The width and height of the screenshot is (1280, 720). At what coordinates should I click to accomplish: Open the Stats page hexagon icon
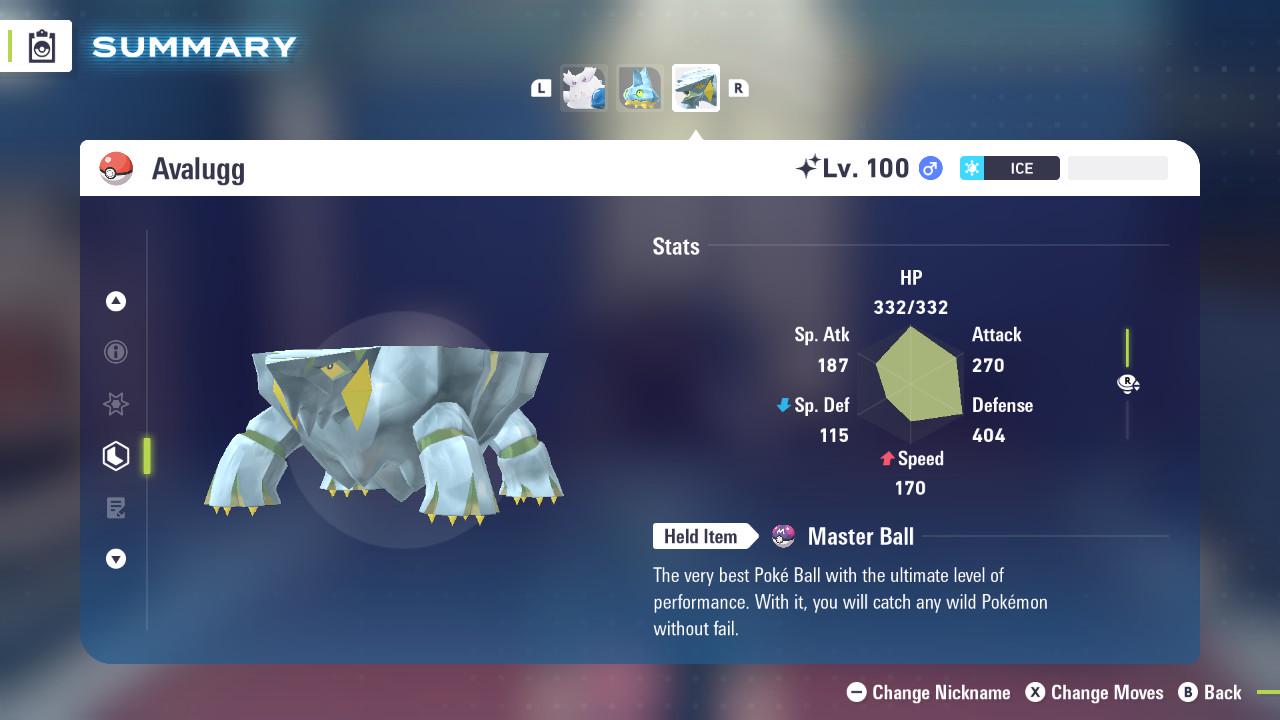(116, 455)
